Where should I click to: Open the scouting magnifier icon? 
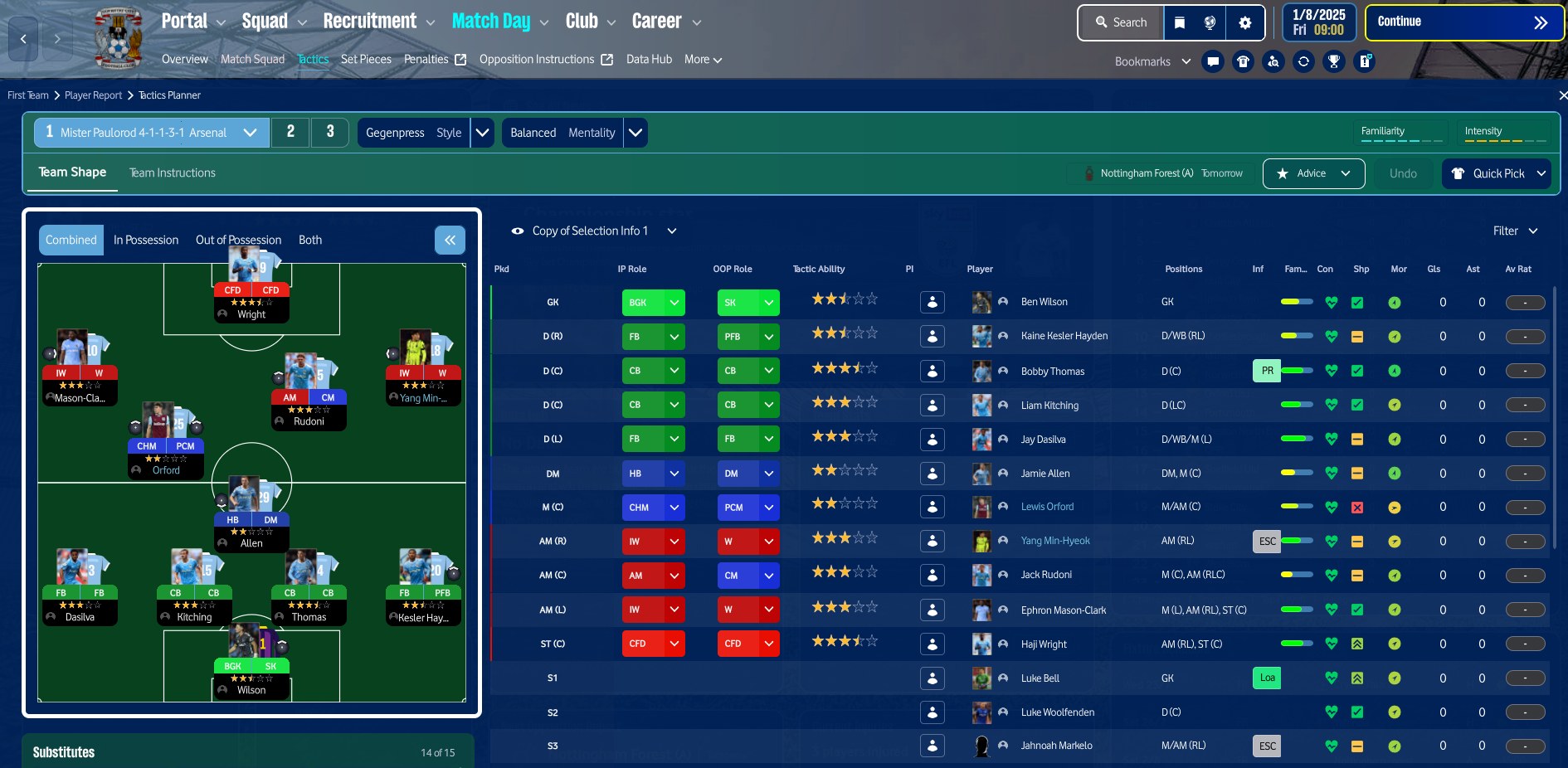pos(1273,61)
